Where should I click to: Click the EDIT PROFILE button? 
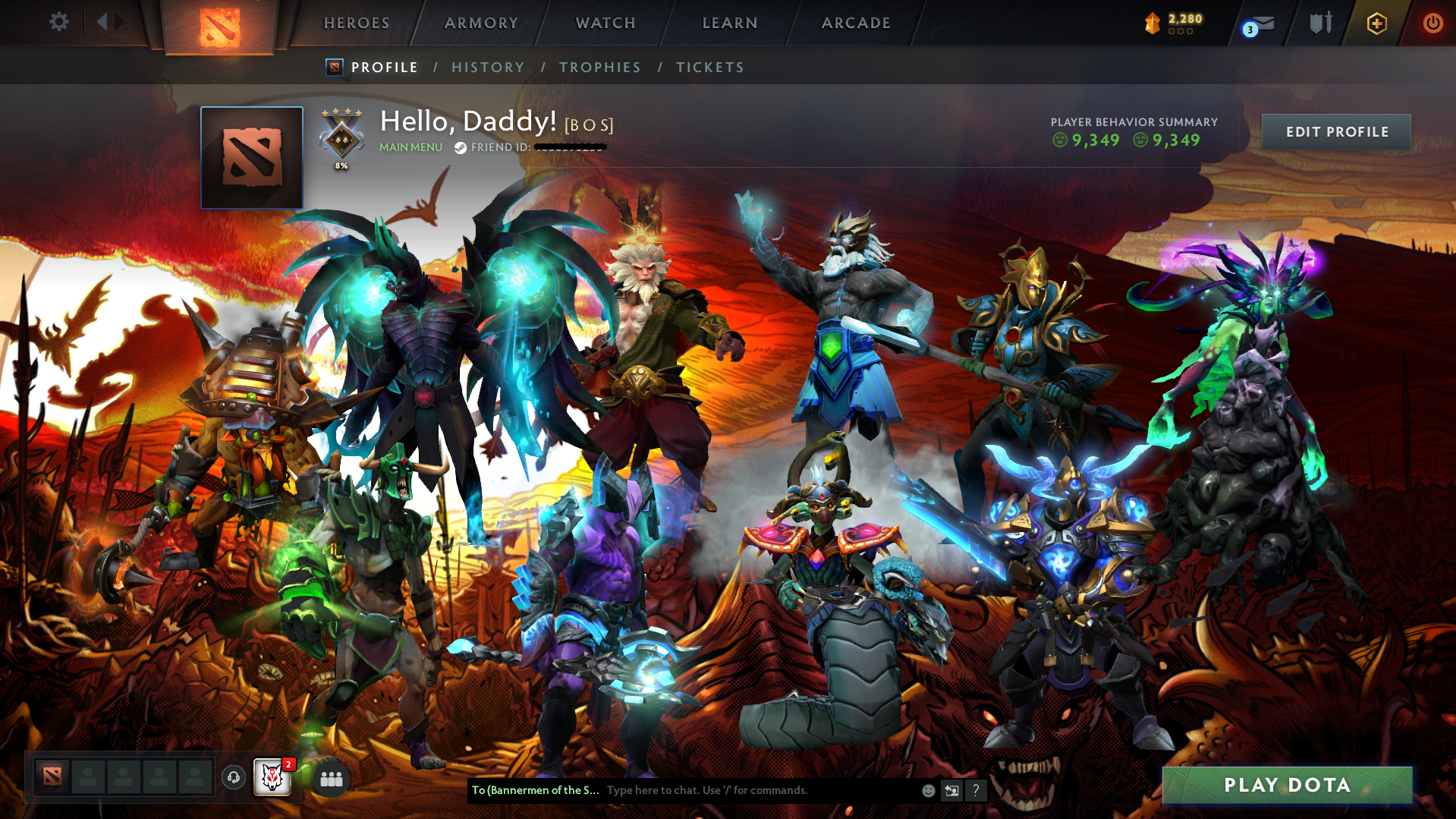pyautogui.click(x=1335, y=131)
